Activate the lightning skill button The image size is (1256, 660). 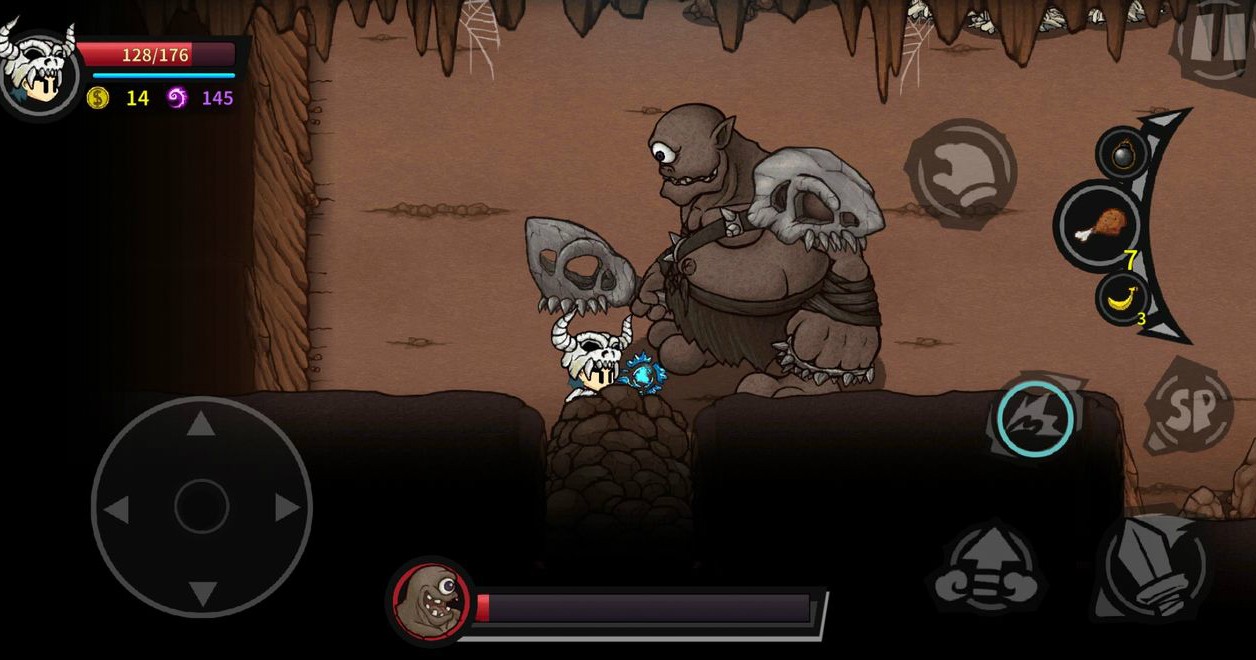tap(1035, 419)
